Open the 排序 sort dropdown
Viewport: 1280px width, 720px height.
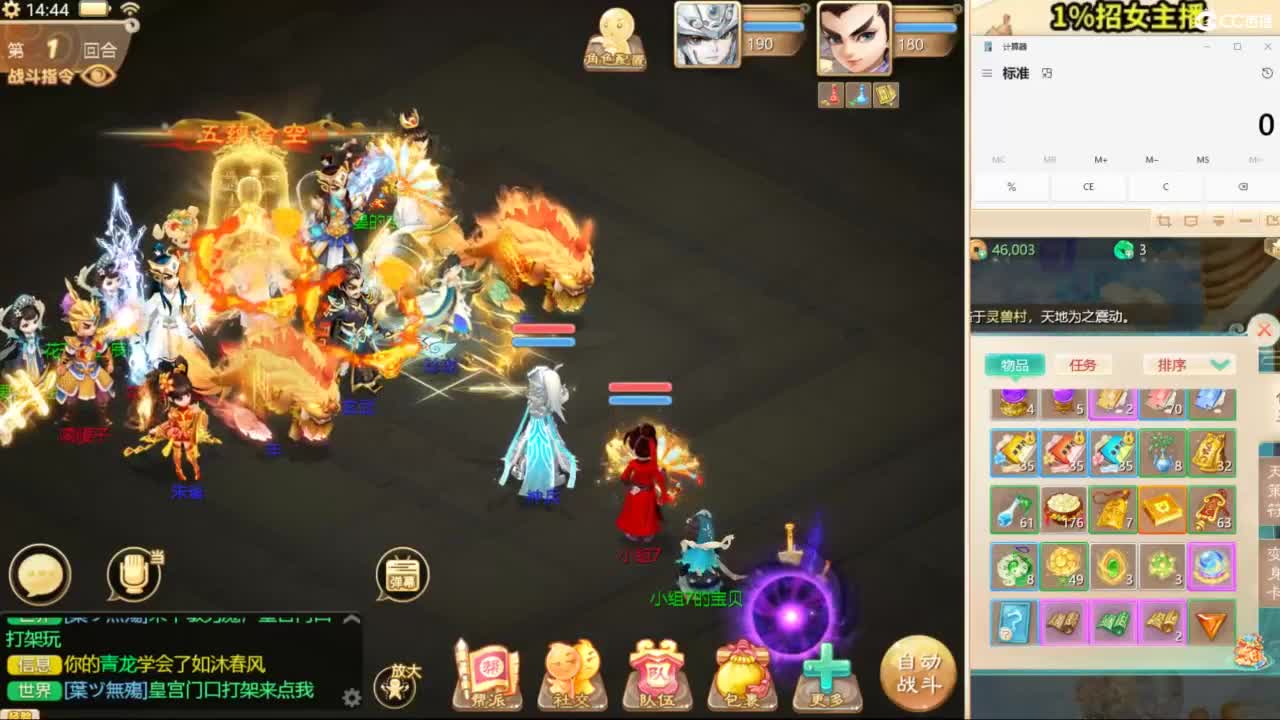[x=1186, y=364]
